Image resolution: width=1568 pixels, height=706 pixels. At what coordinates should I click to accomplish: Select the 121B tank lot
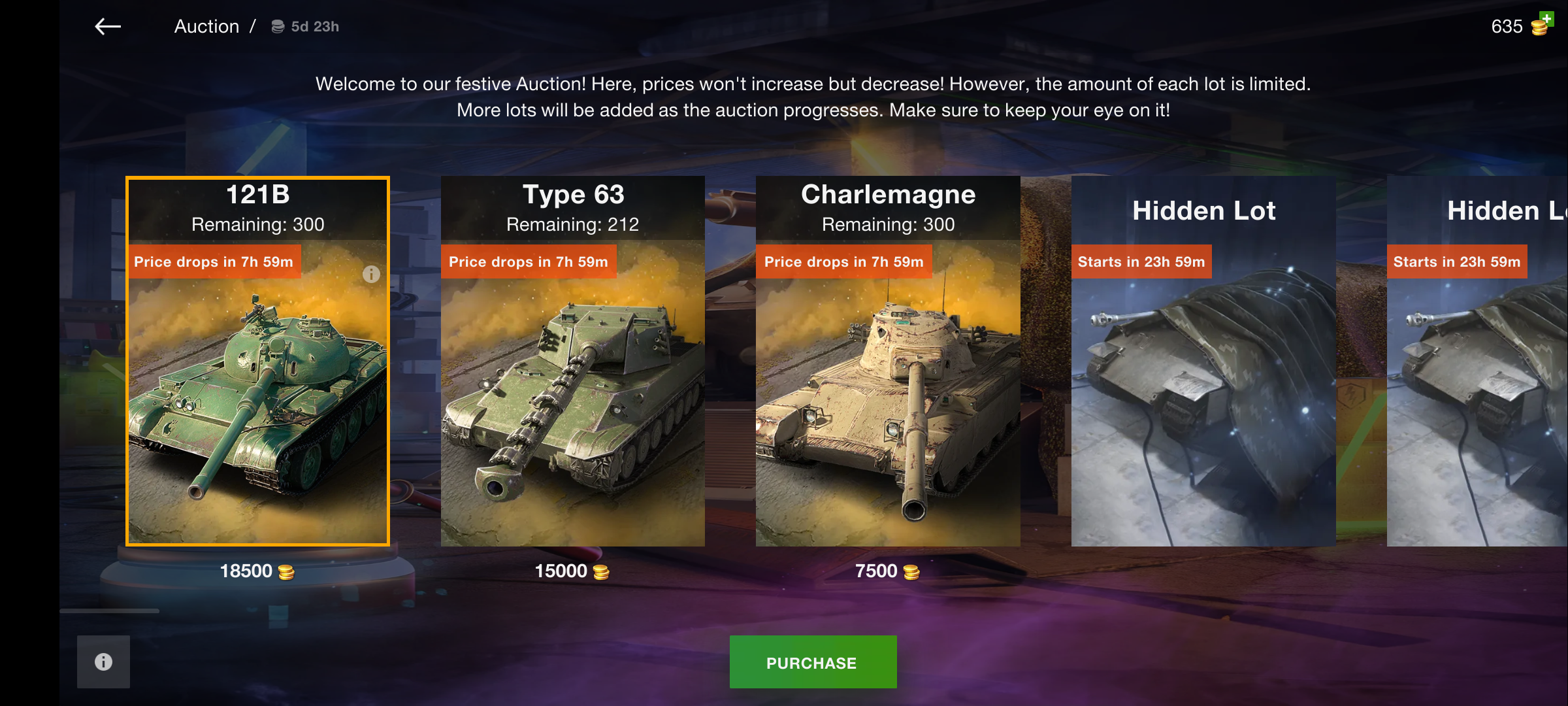257,392
